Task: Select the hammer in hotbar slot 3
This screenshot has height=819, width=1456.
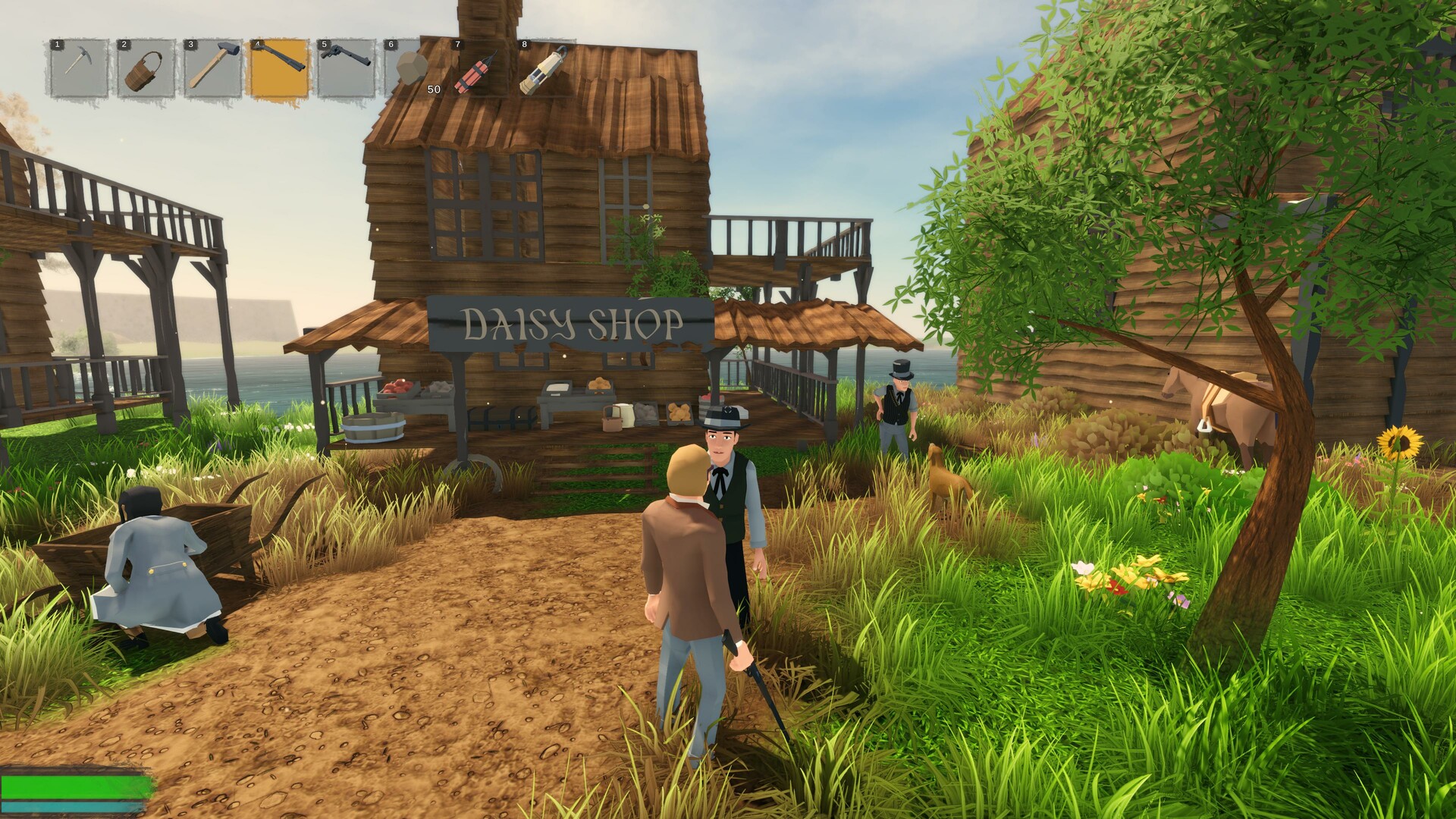Action: (213, 68)
